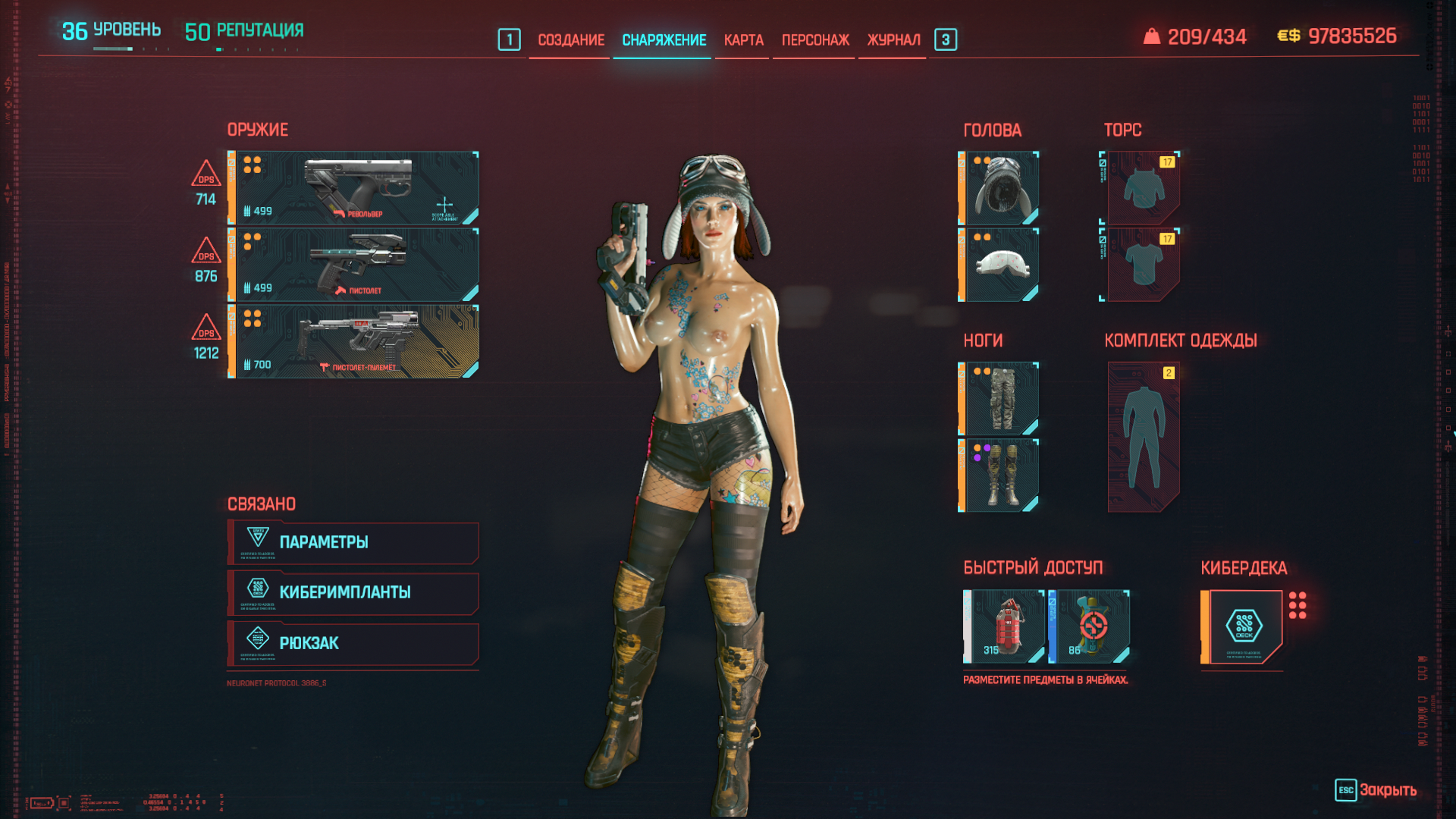Select the lower torso t-shirt slot
This screenshot has height=819, width=1456.
pos(1143,265)
